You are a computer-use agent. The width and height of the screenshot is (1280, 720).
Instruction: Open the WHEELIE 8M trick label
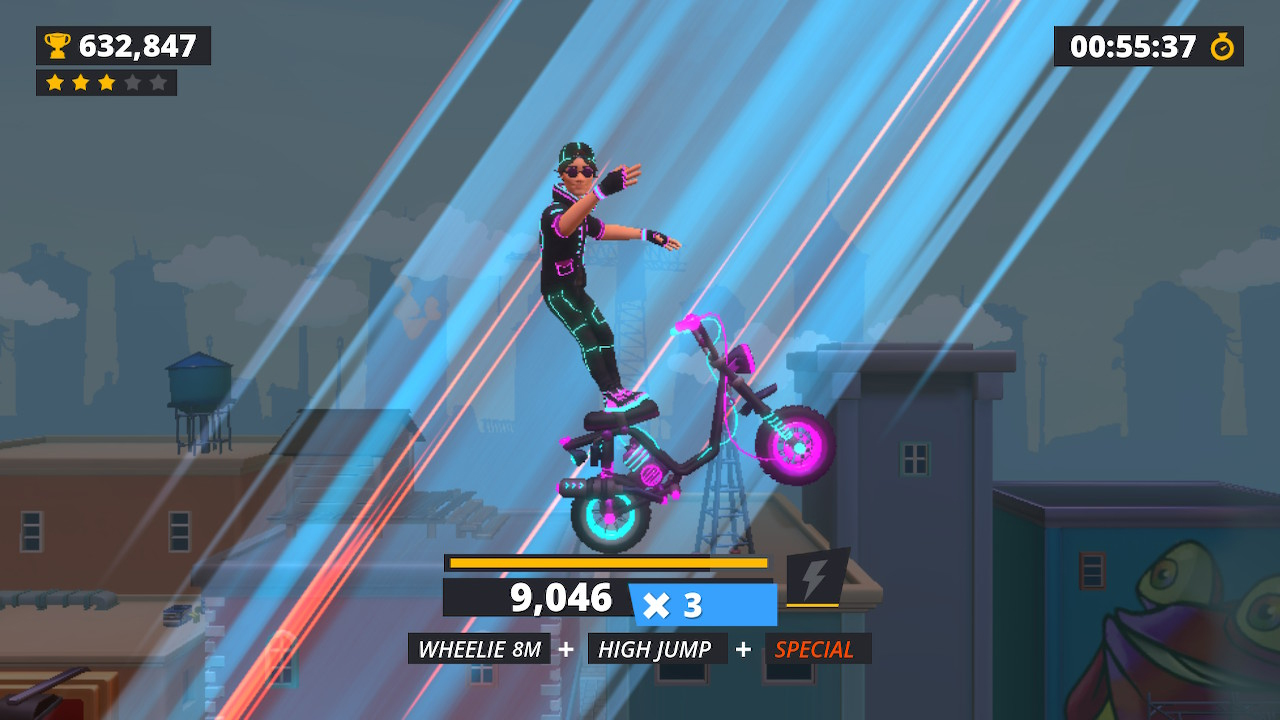pyautogui.click(x=478, y=648)
